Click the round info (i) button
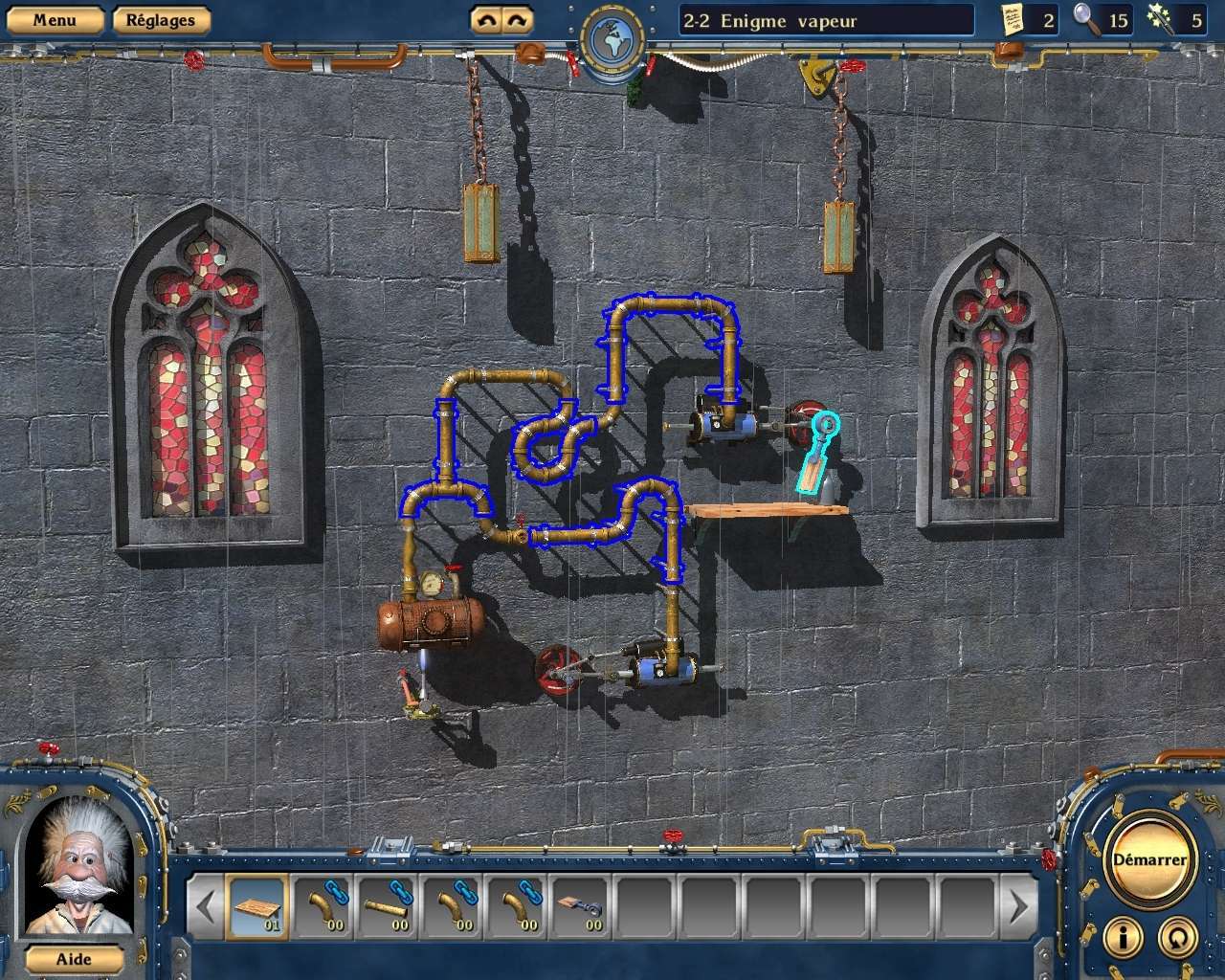Image resolution: width=1225 pixels, height=980 pixels. click(x=1122, y=938)
